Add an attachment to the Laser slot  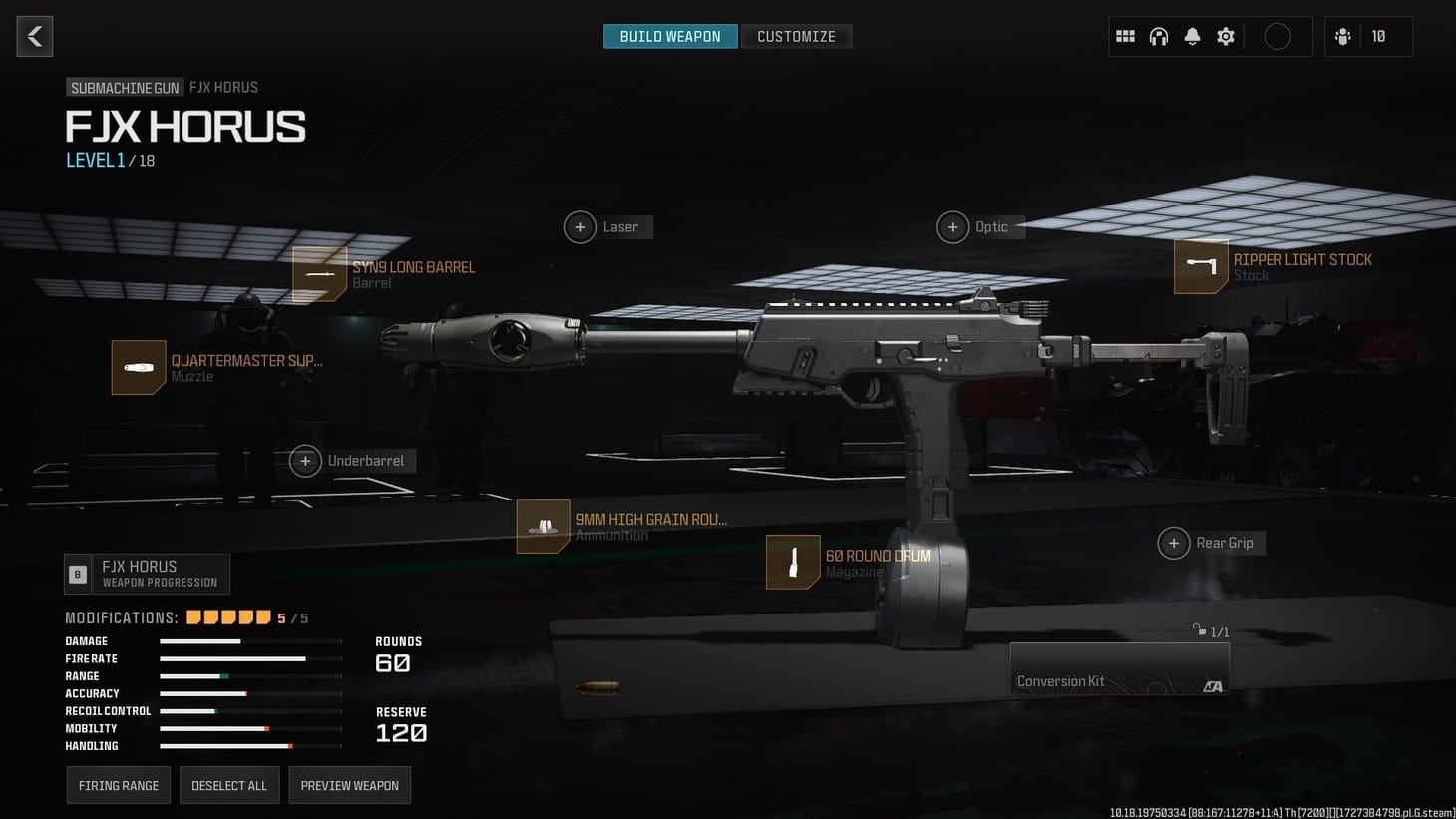click(x=581, y=227)
